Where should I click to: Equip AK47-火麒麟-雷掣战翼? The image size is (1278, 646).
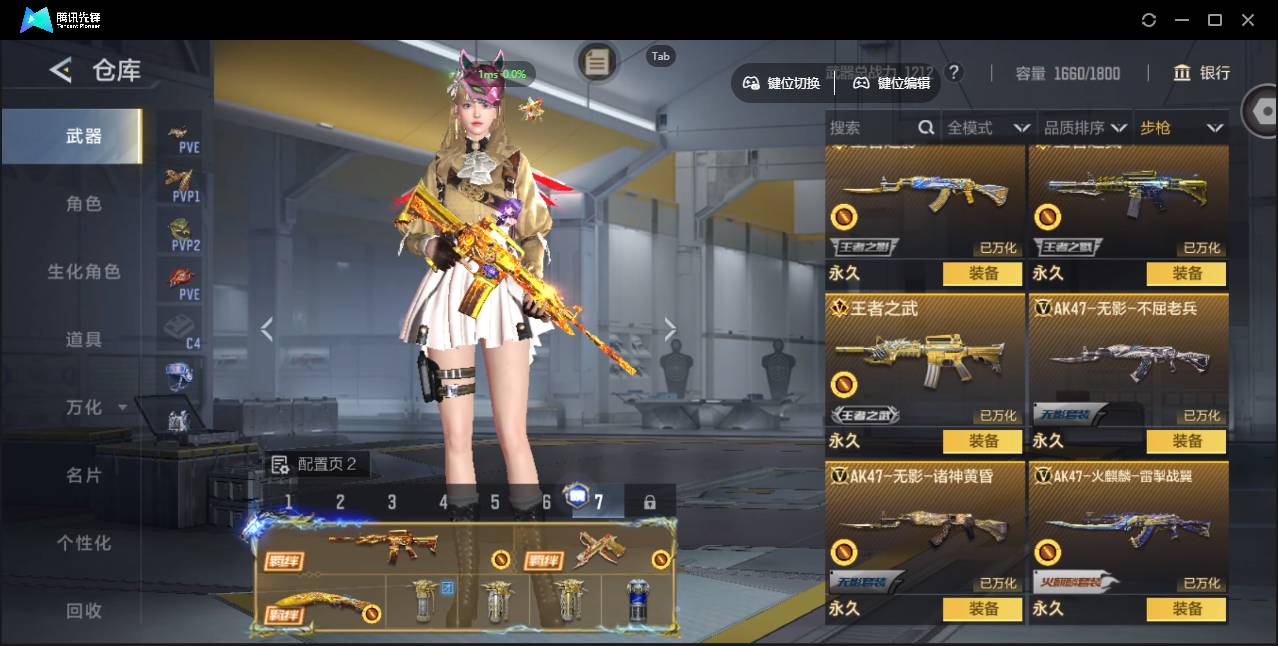click(1186, 608)
